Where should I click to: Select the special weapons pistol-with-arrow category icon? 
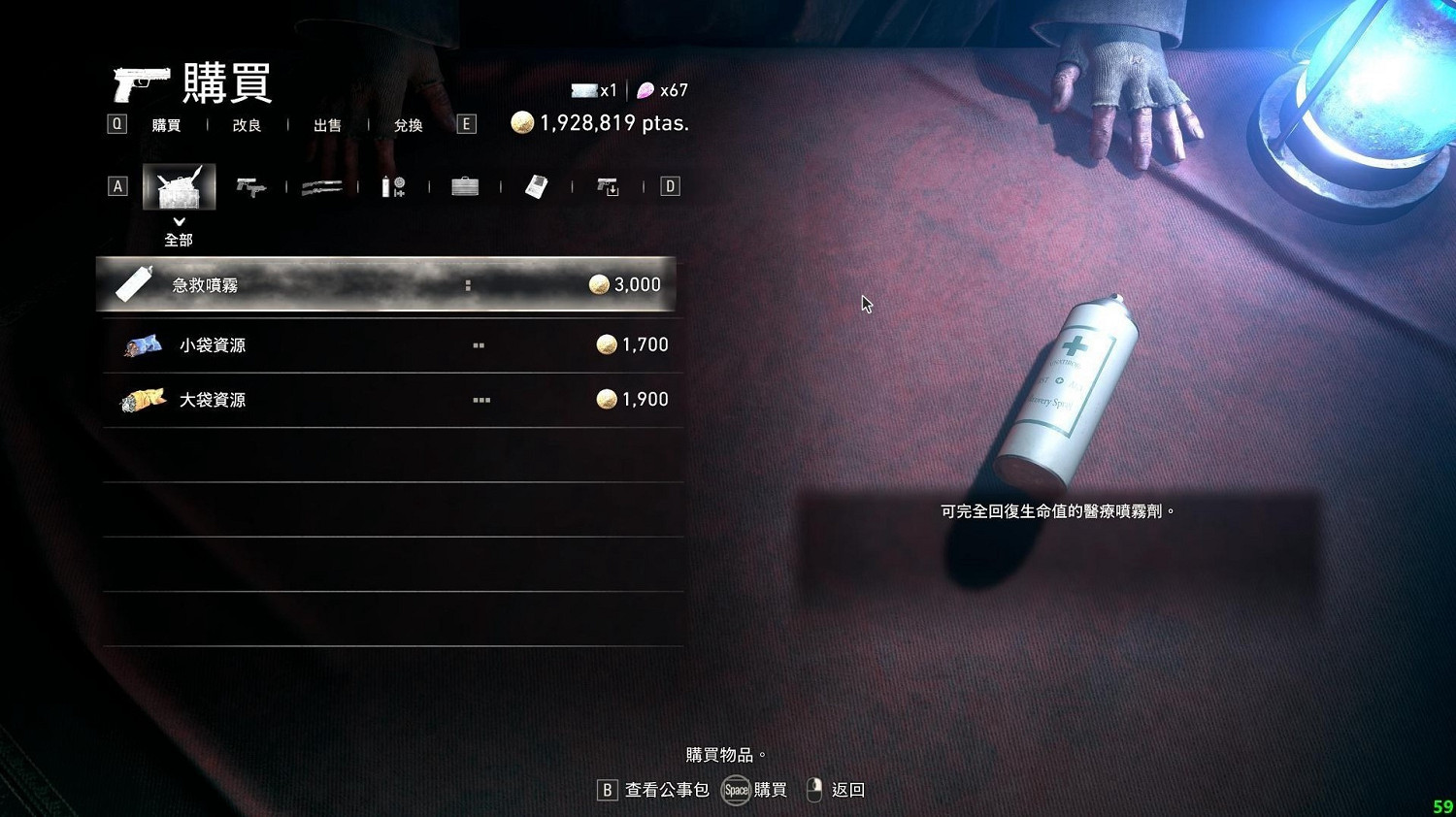click(610, 185)
